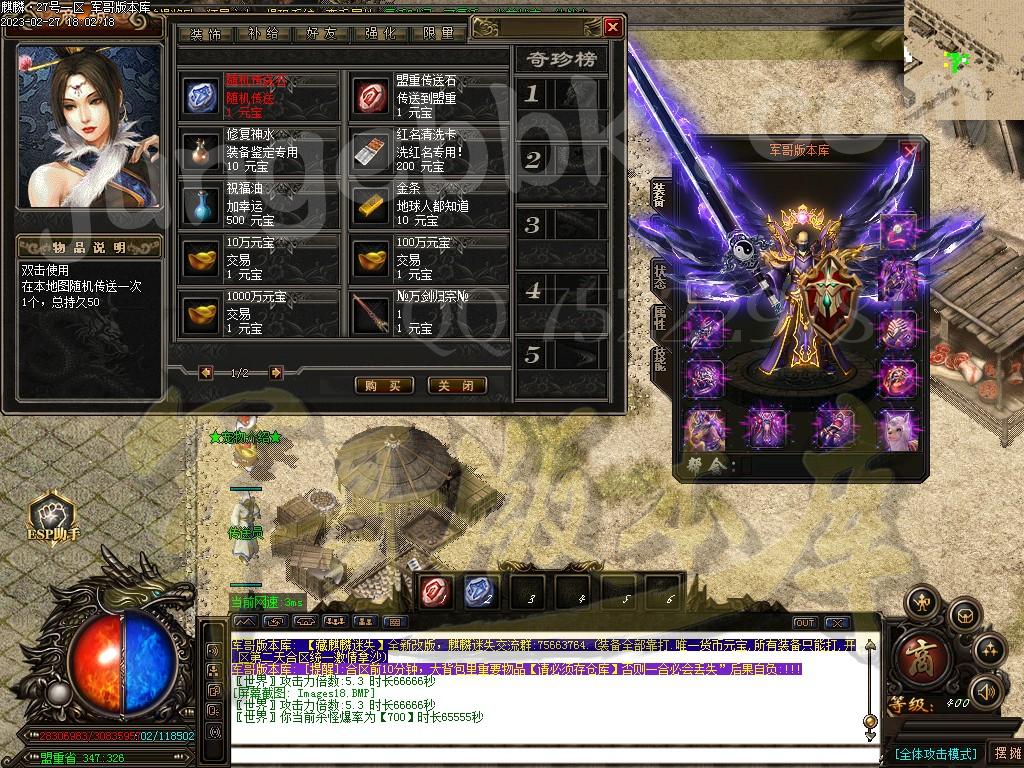Image resolution: width=1024 pixels, height=768 pixels.
Task: Use the red stone in hotbar slot one
Action: (436, 592)
